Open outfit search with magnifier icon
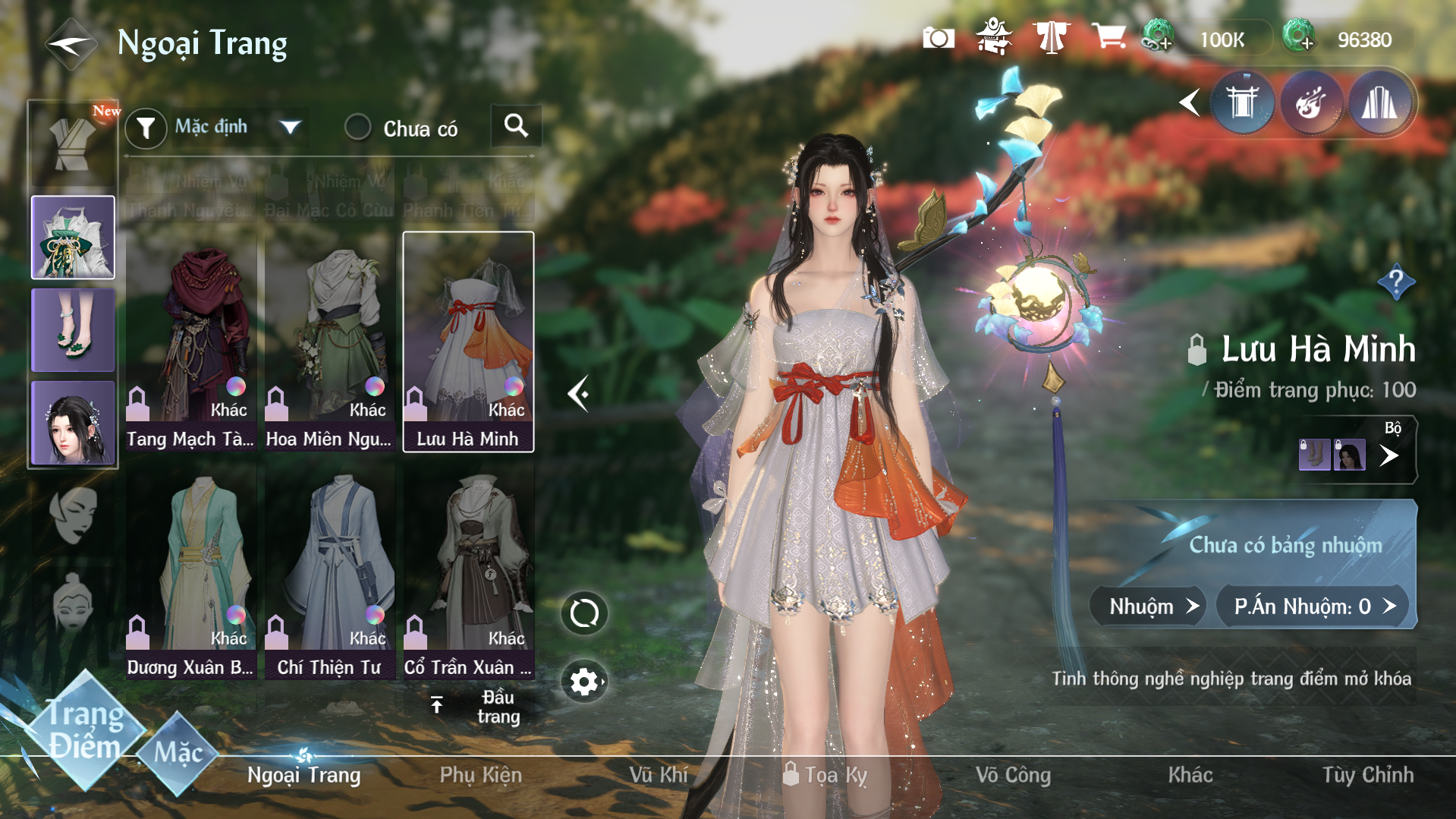Viewport: 1456px width, 819px height. [516, 126]
